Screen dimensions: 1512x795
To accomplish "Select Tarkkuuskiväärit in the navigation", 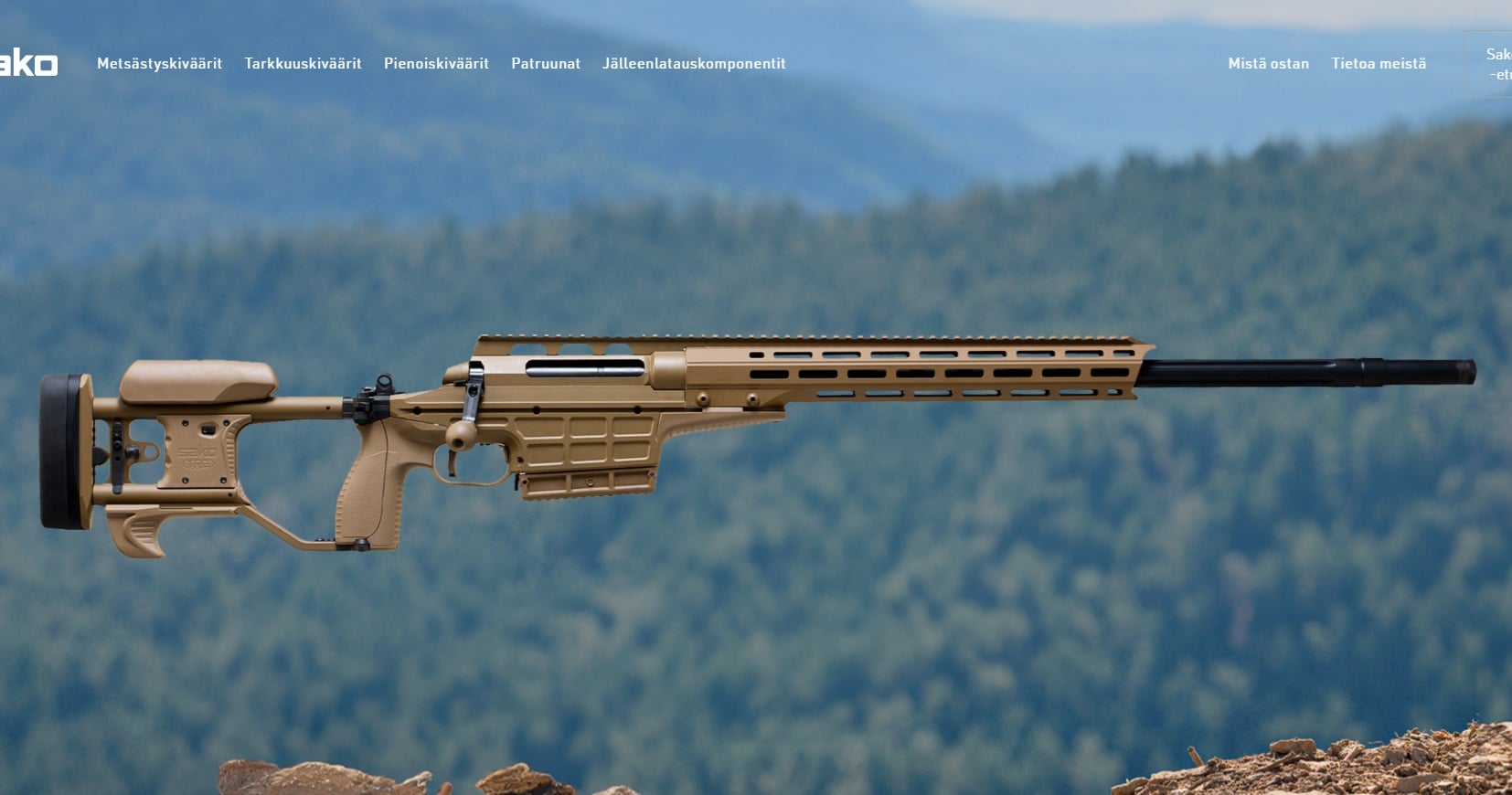I will click(303, 63).
